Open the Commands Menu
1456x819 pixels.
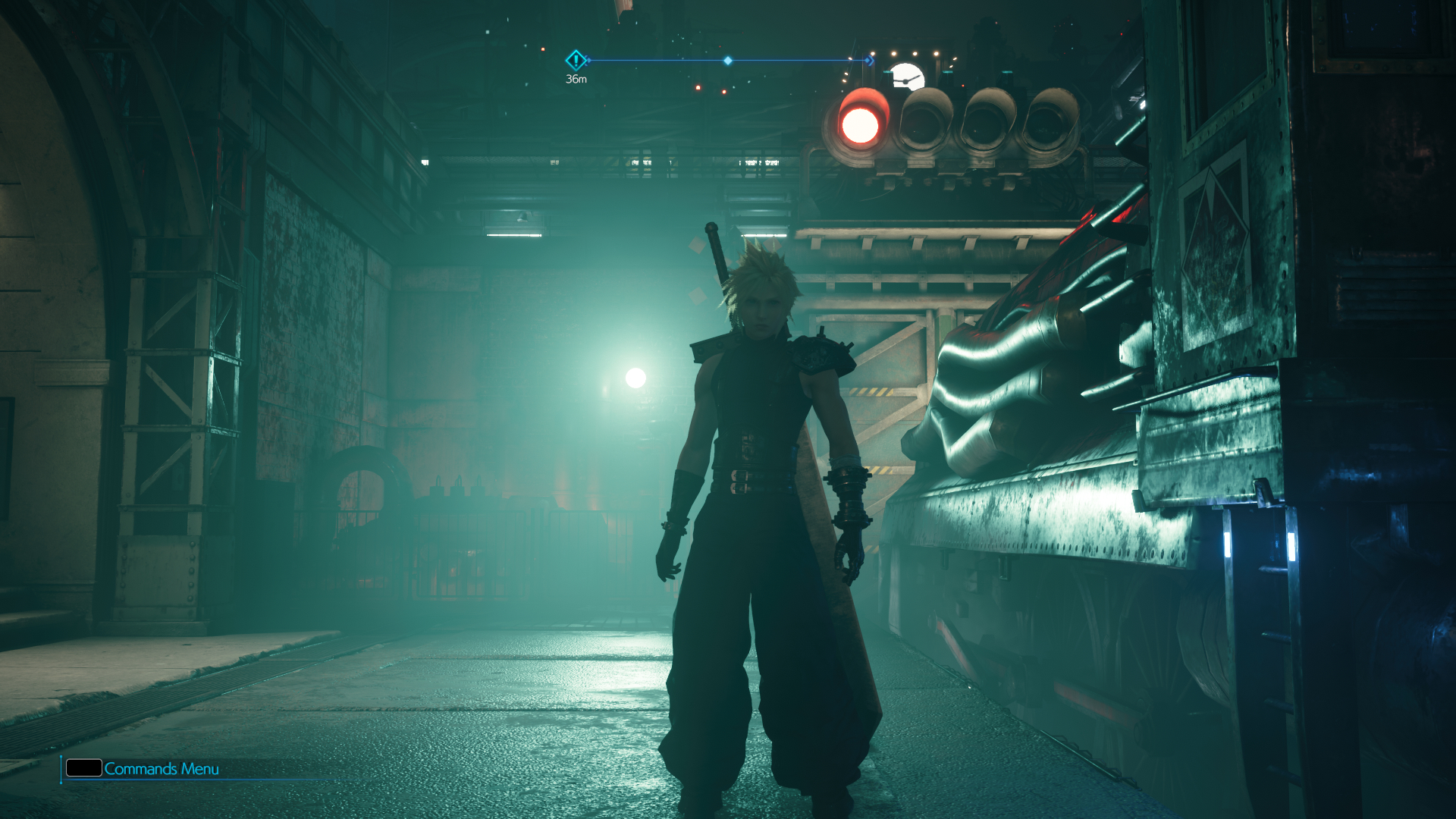[x=143, y=768]
